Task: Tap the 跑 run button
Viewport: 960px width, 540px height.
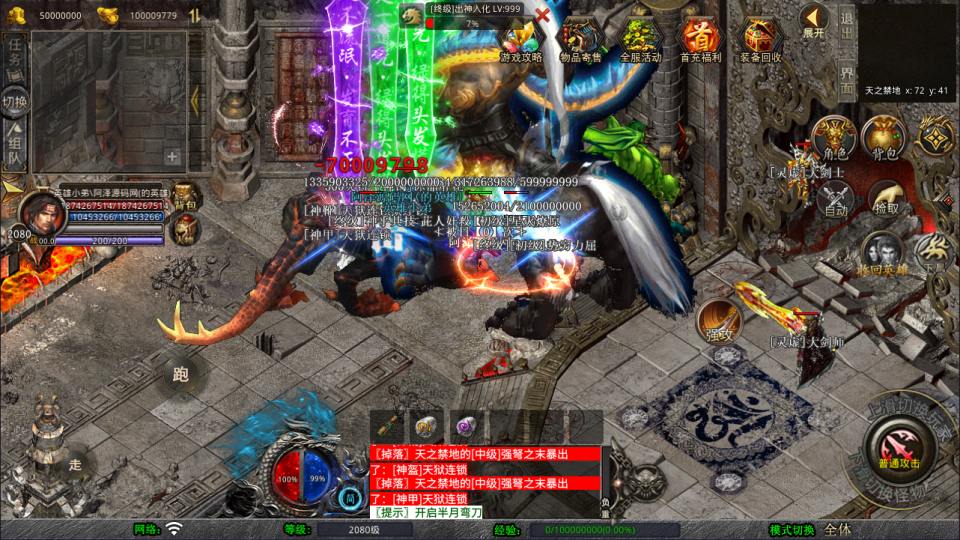Action: (x=181, y=376)
